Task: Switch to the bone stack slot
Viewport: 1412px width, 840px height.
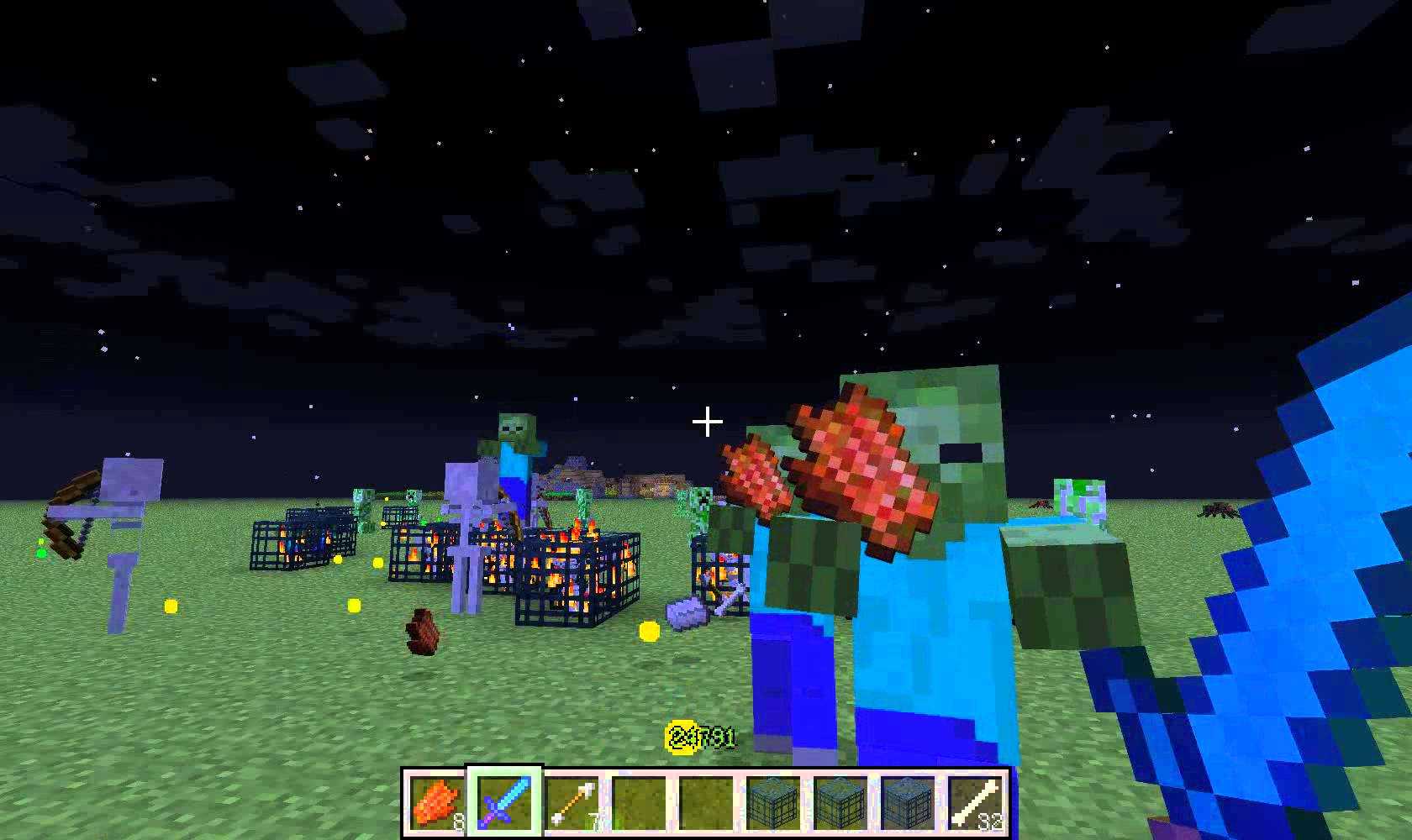Action: click(x=976, y=801)
